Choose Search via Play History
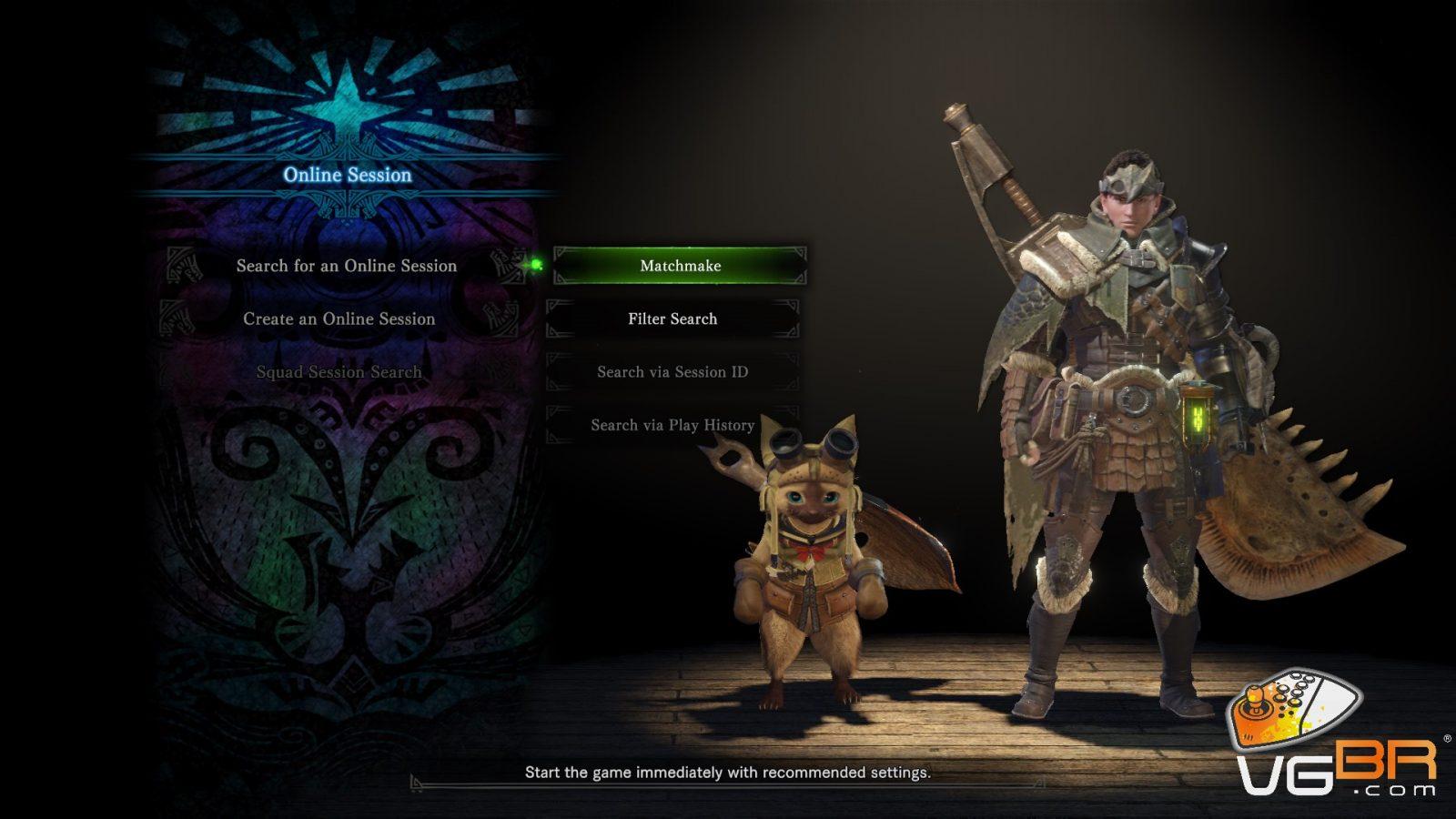This screenshot has width=1456, height=819. (x=672, y=425)
